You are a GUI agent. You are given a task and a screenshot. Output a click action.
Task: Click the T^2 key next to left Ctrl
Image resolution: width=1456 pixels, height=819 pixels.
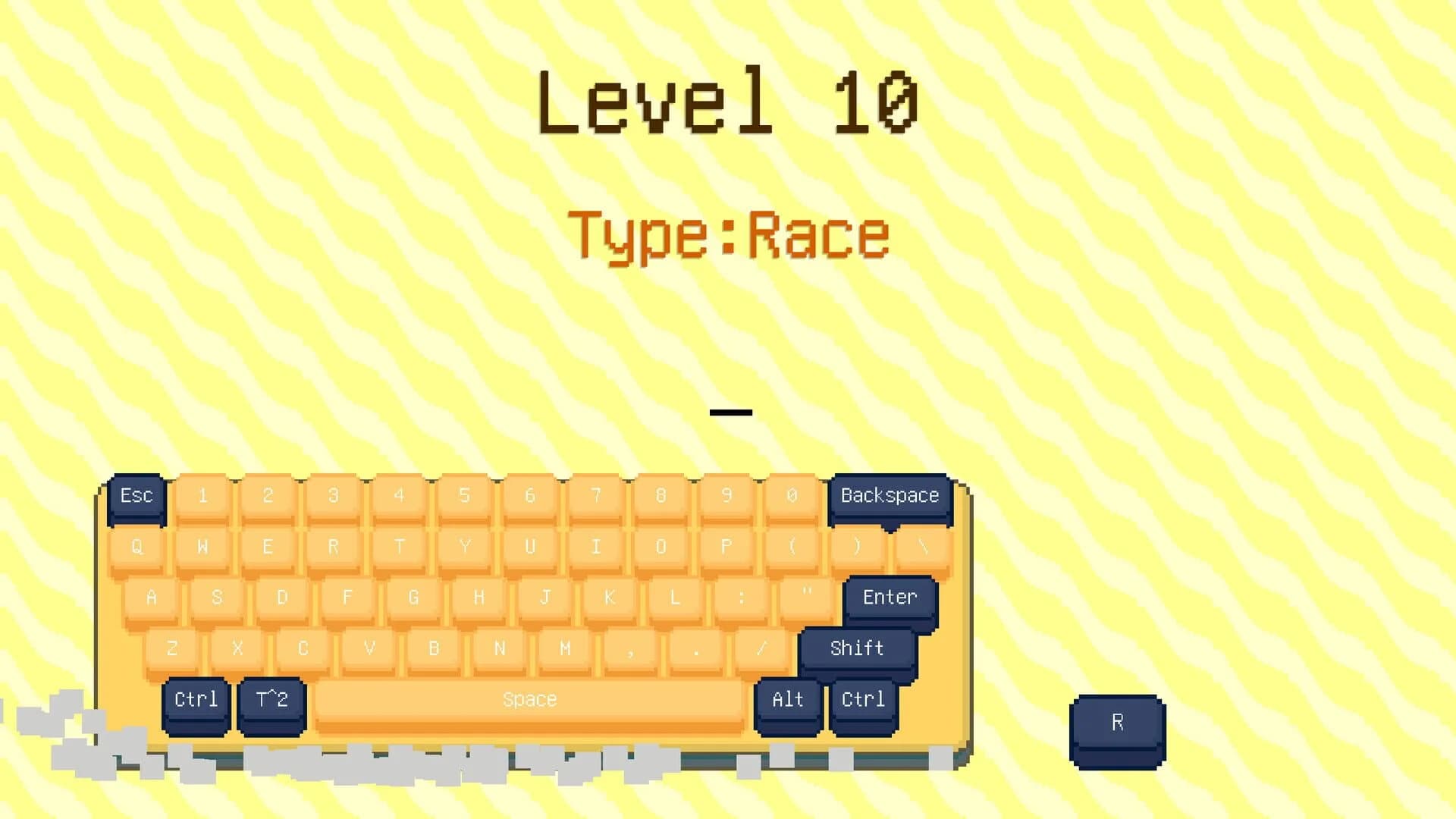point(270,699)
